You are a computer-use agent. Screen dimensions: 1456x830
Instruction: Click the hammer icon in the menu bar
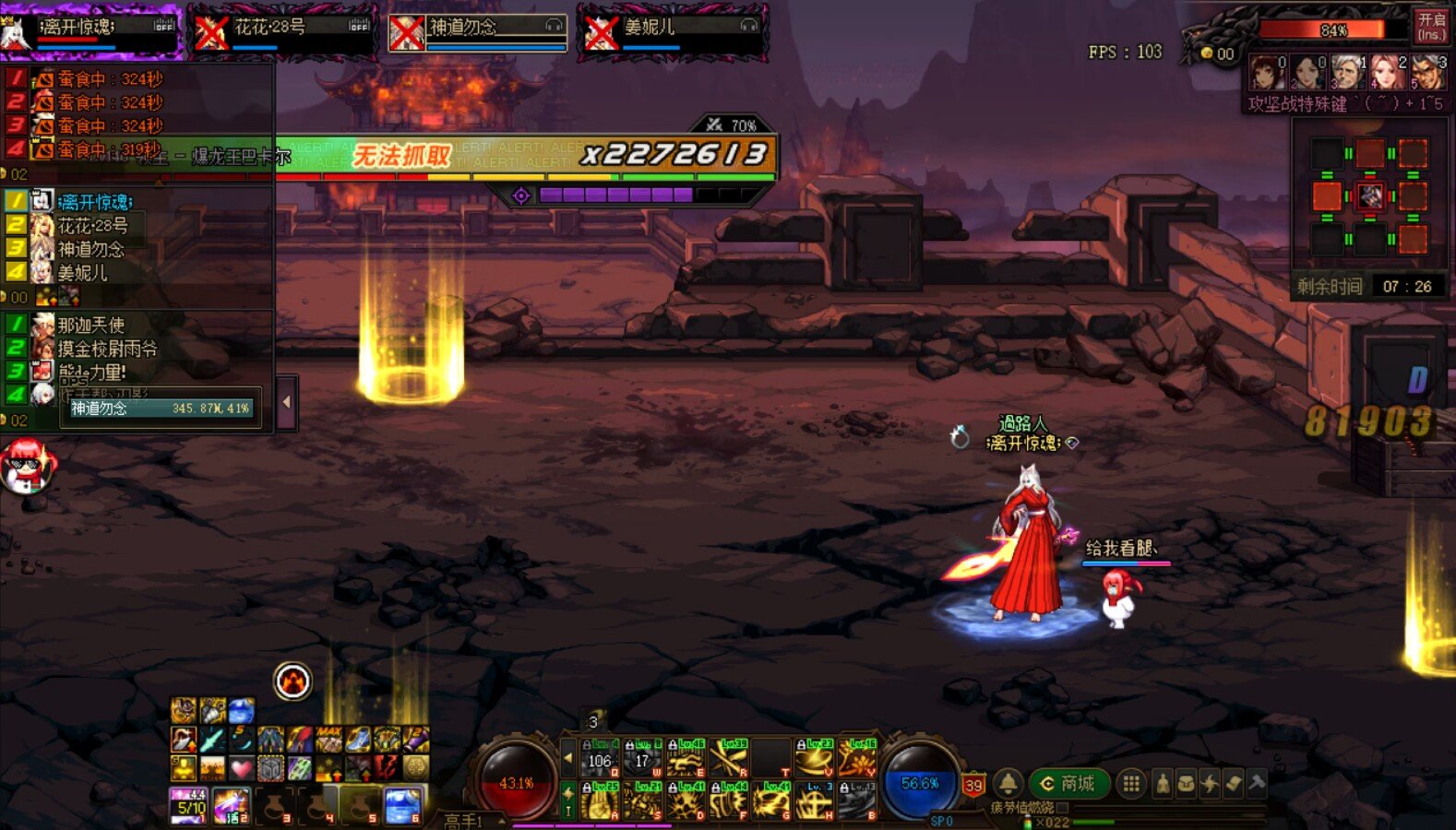[x=1257, y=784]
